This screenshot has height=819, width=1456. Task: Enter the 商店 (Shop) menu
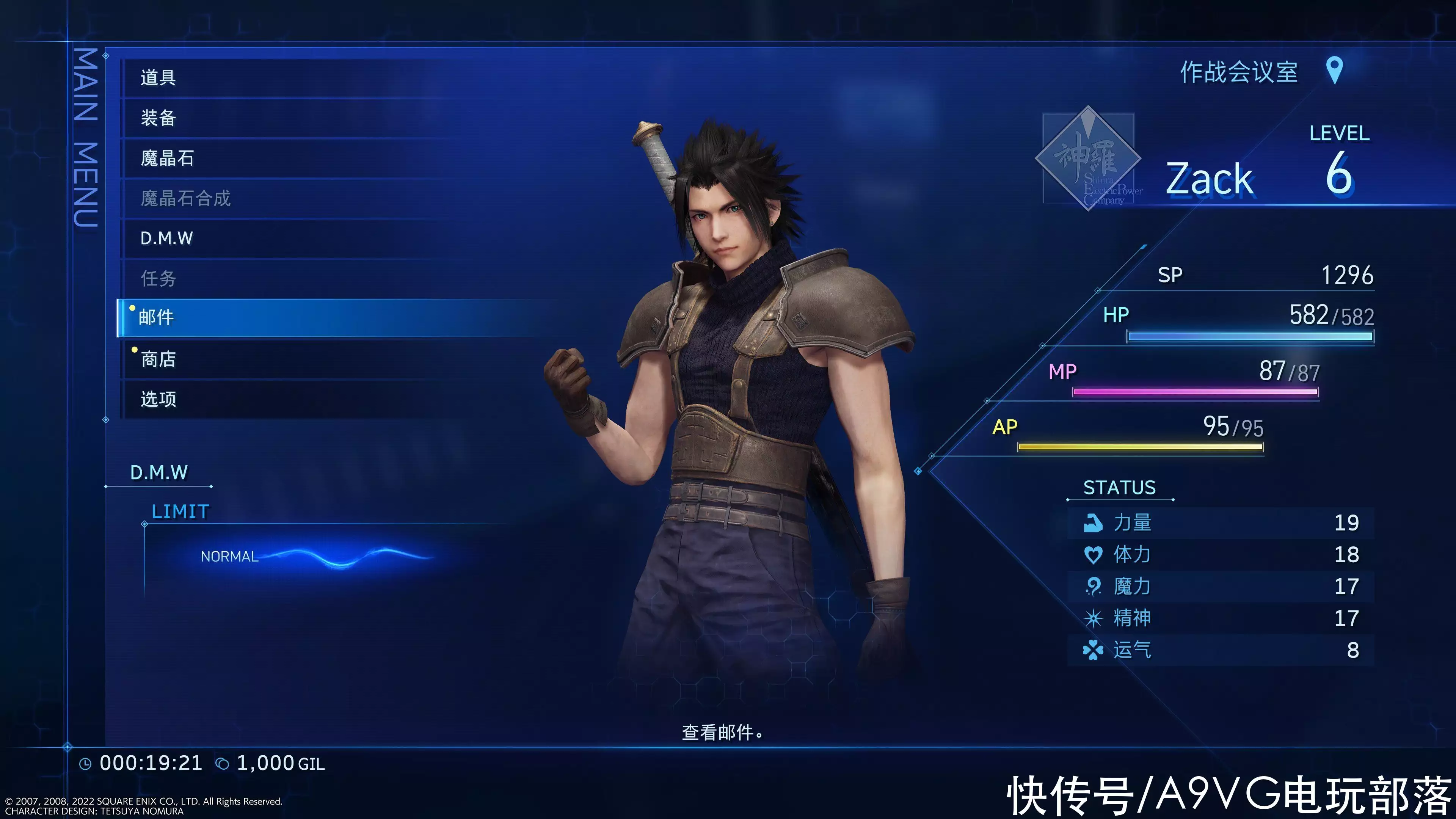pyautogui.click(x=158, y=359)
